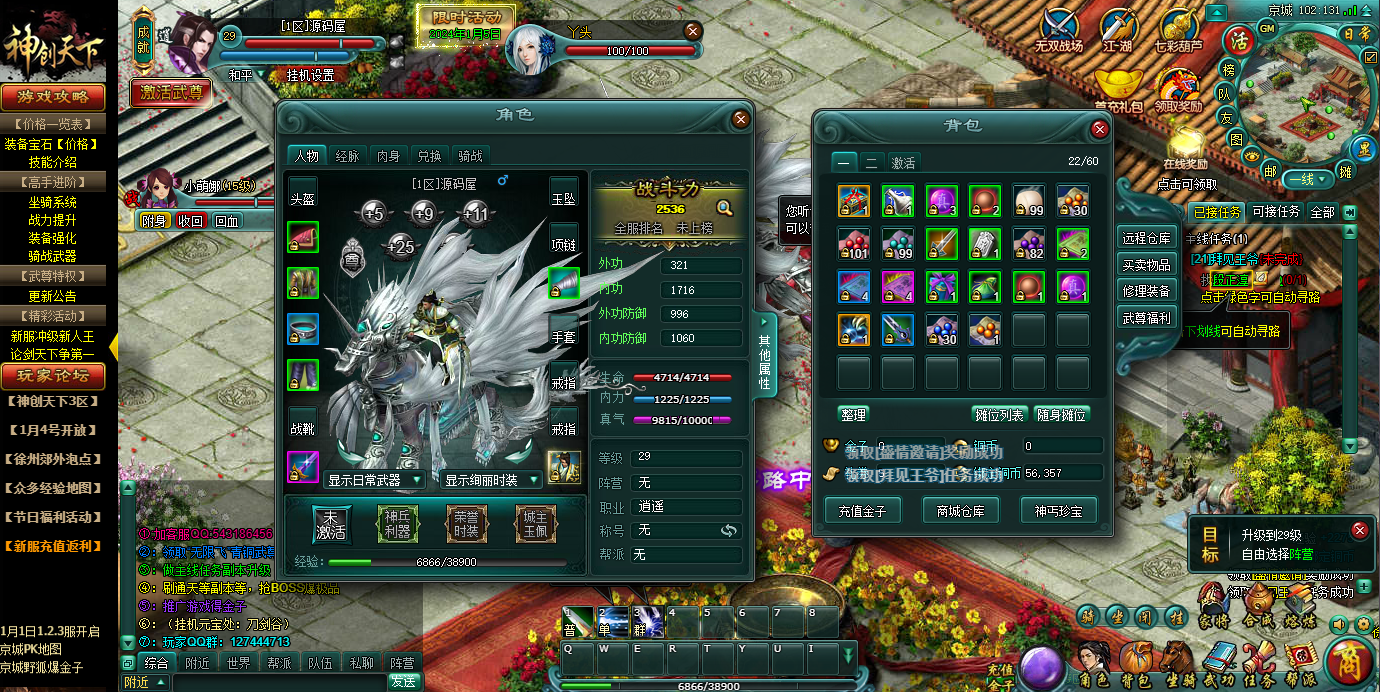Click the 神丐珍宝 button
This screenshot has width=1380, height=692.
tap(1058, 510)
